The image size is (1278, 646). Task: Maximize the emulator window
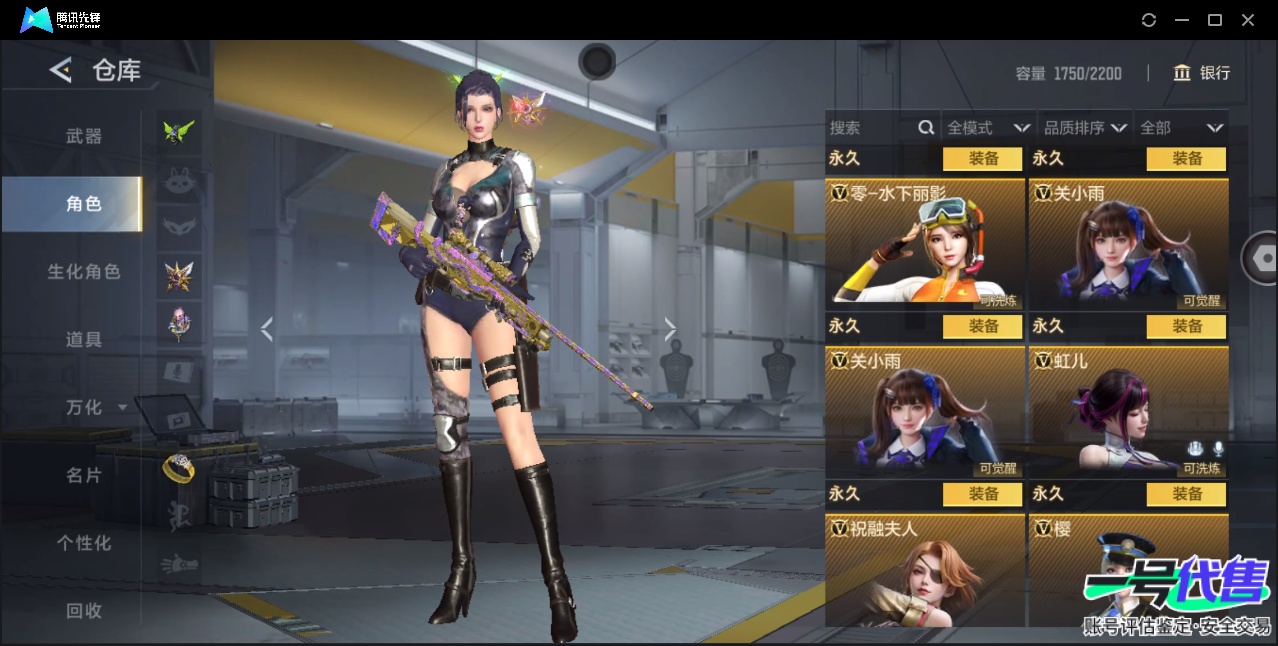click(1215, 20)
